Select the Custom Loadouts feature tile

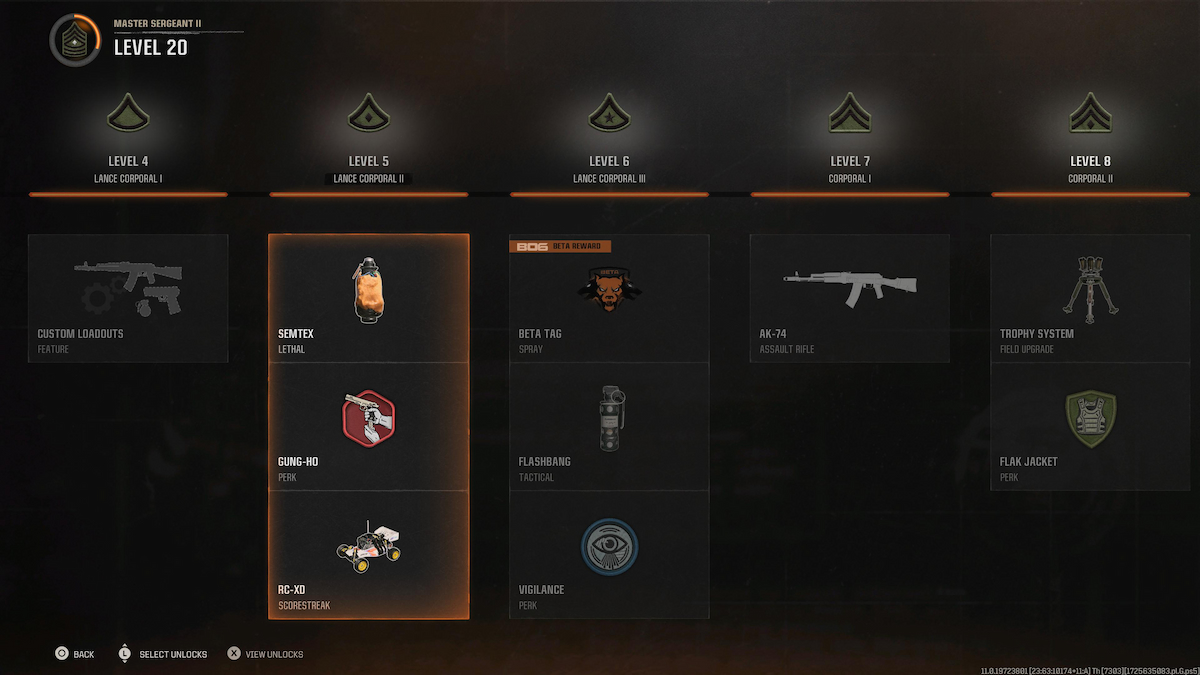coord(128,298)
